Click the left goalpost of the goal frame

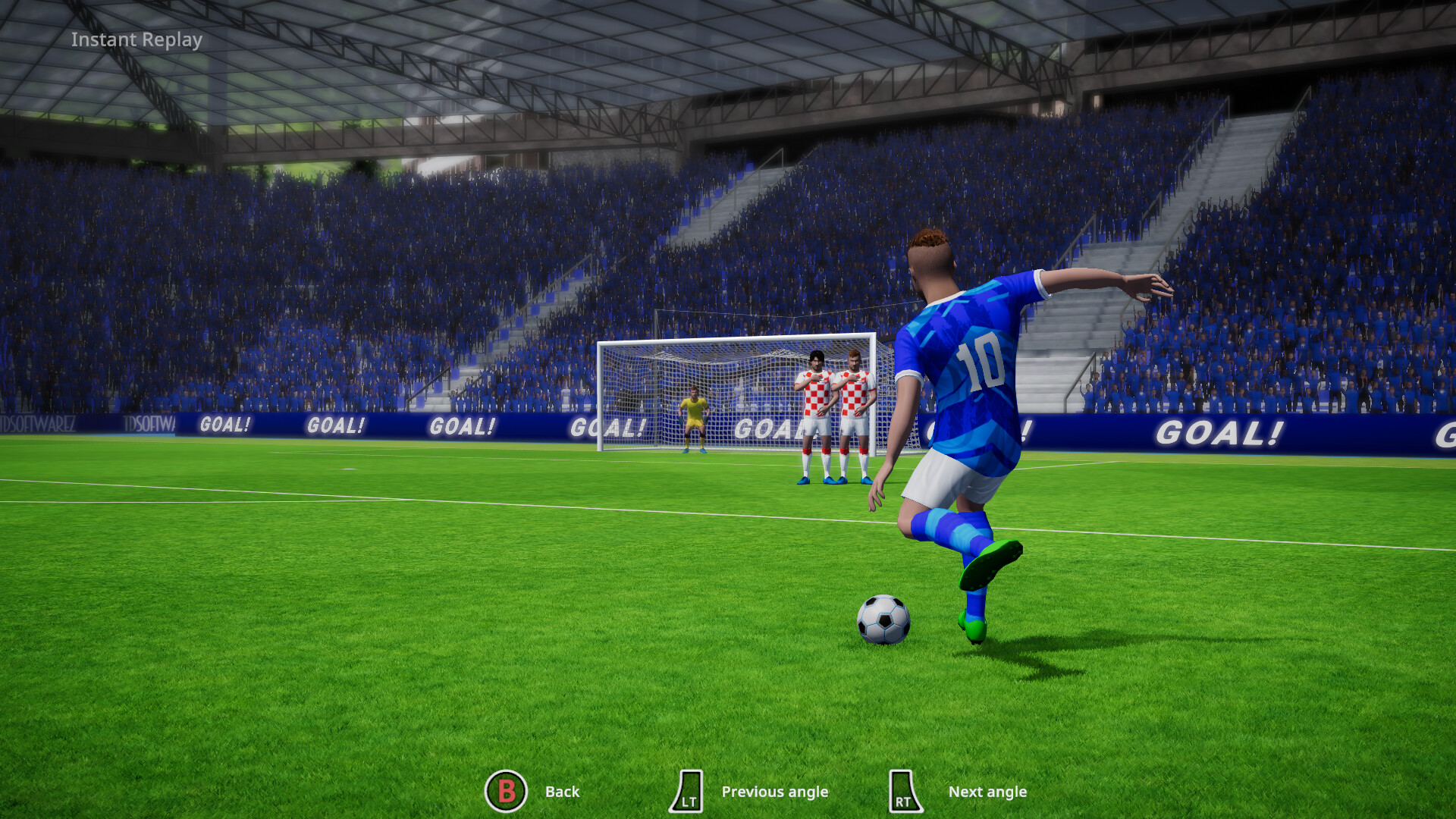(x=601, y=394)
